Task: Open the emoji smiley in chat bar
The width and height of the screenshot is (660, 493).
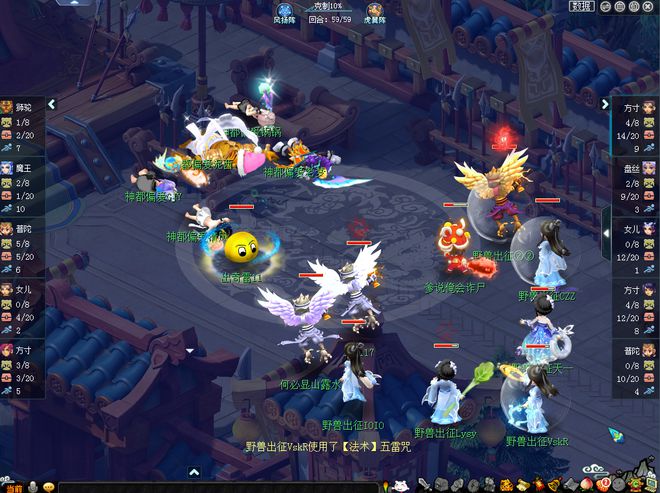Action: coord(47,487)
